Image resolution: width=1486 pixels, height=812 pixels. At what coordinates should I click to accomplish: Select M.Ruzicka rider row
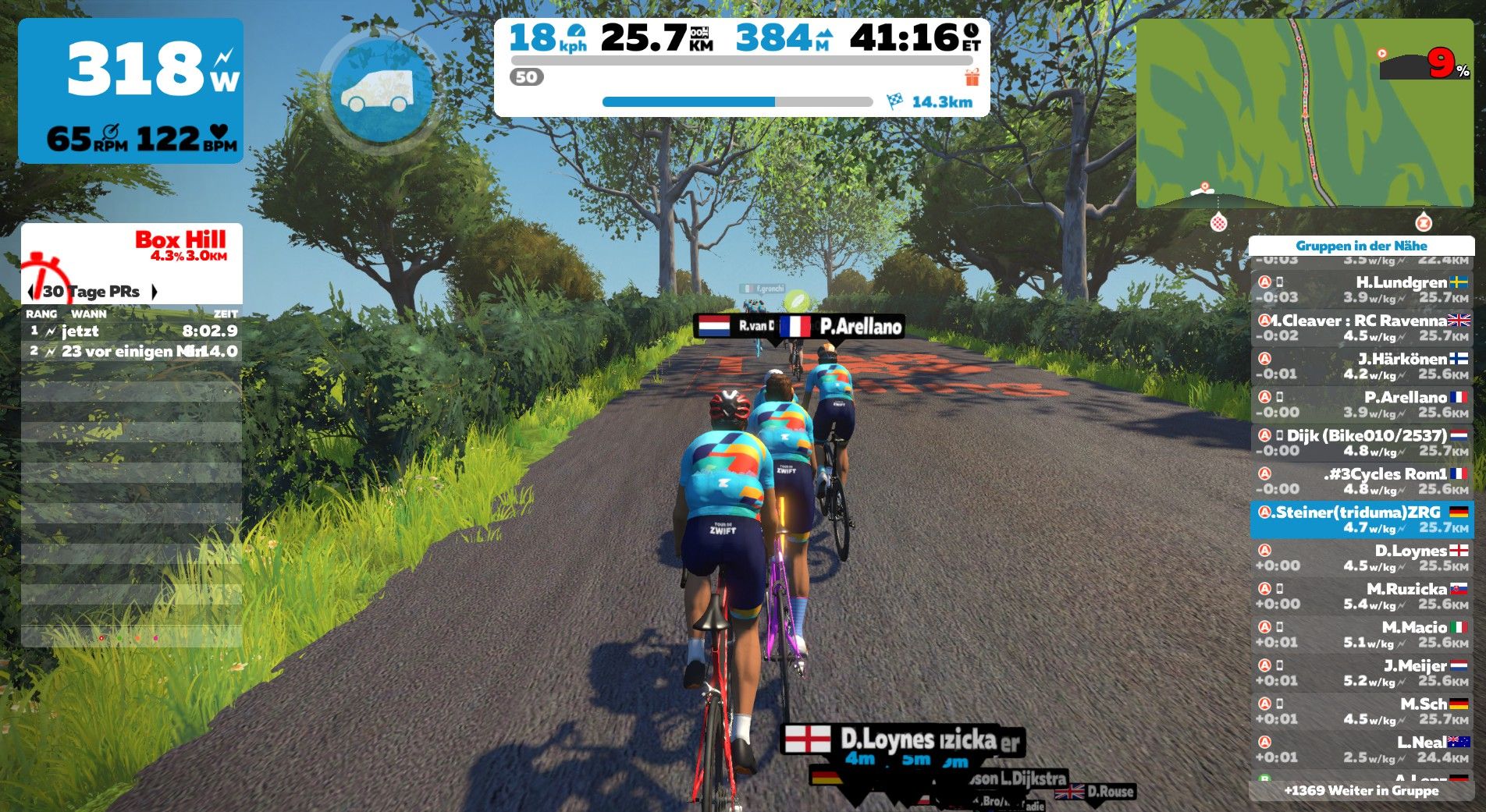pyautogui.click(x=1361, y=596)
